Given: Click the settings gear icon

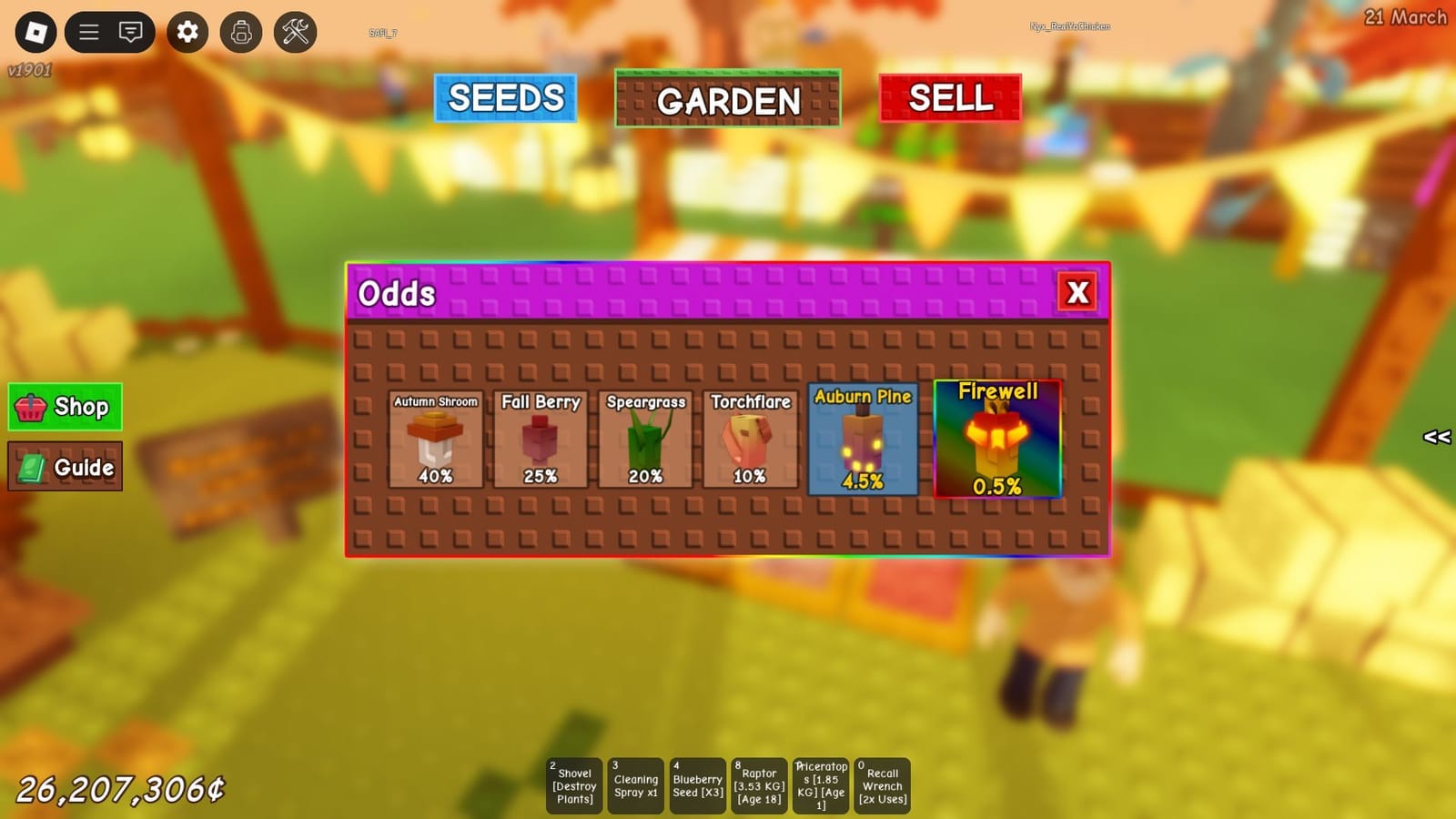Looking at the screenshot, I should tap(187, 32).
